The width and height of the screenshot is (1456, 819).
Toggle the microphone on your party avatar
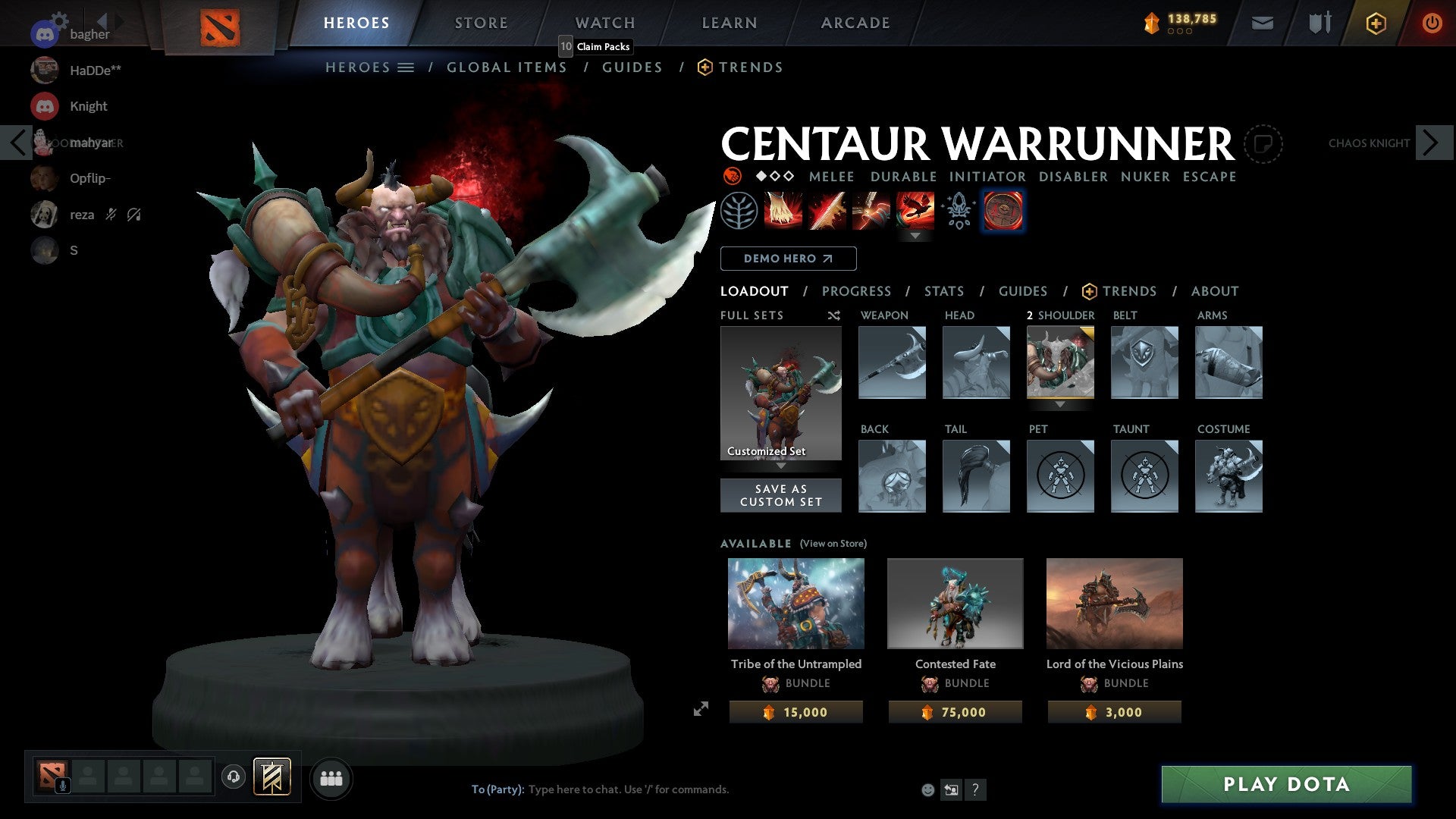click(x=62, y=786)
